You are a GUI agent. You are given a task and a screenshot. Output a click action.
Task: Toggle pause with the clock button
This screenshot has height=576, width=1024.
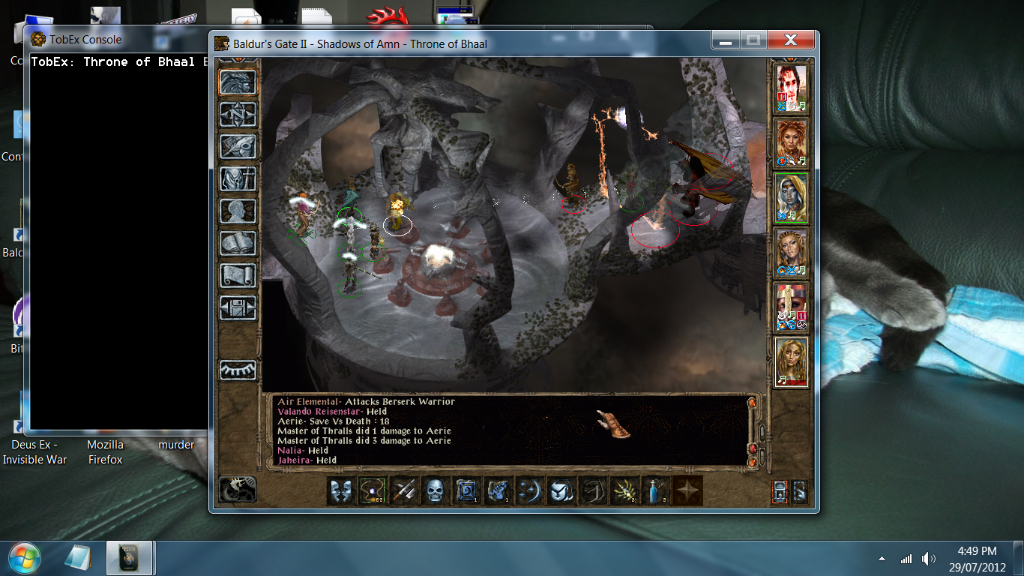[237, 489]
